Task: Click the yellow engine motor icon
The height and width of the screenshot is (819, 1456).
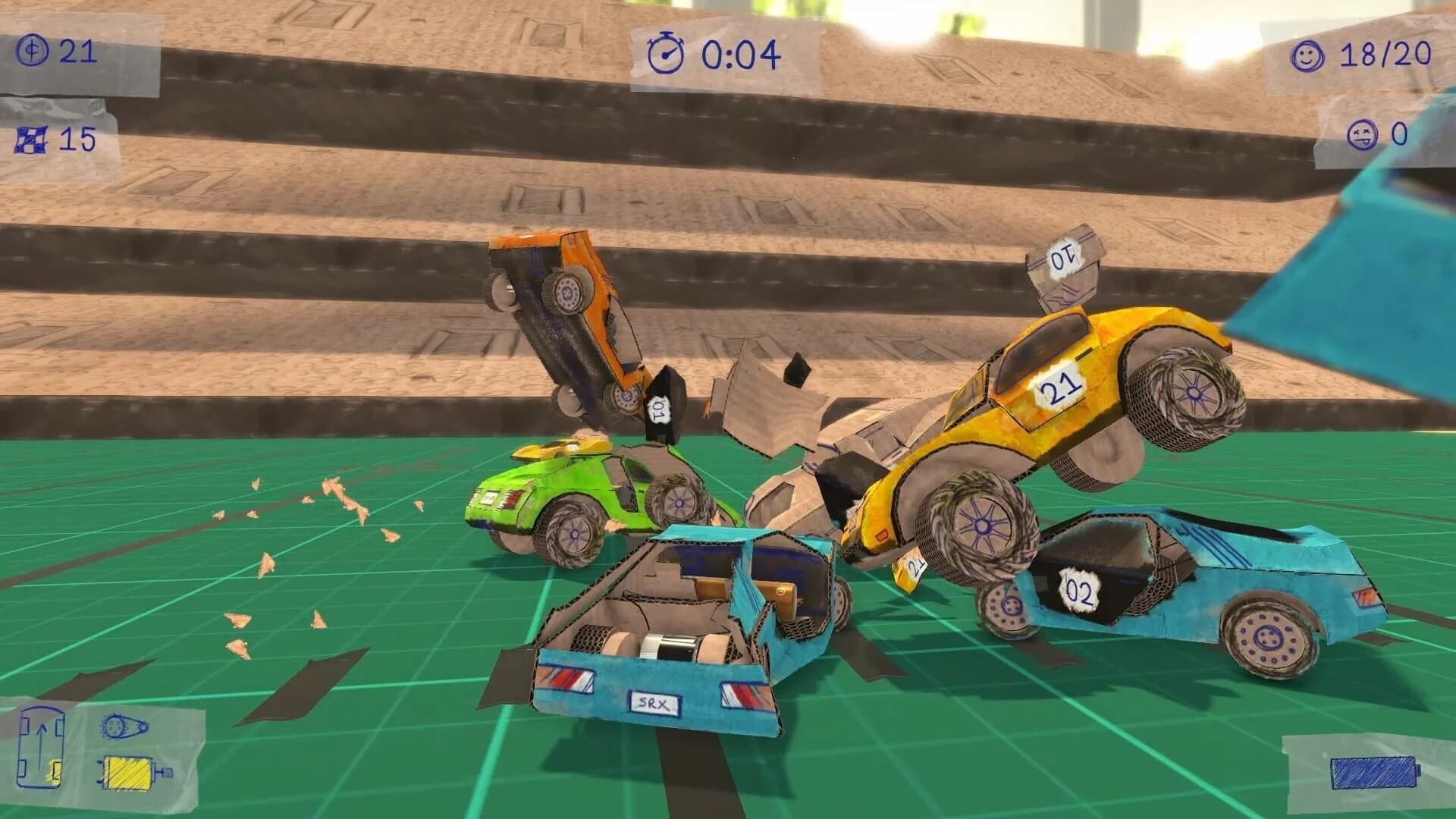Action: click(127, 773)
